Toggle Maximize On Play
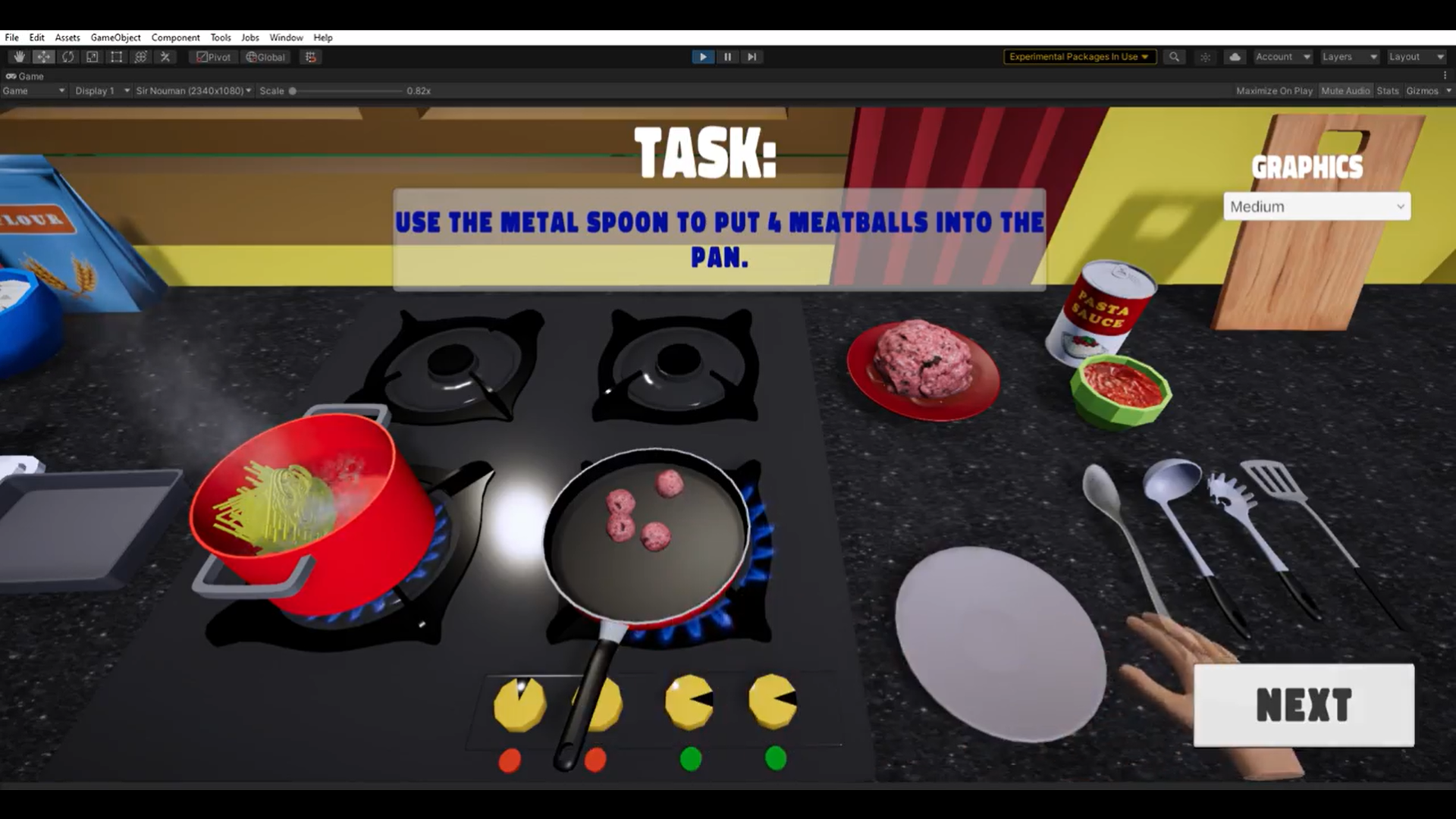1456x819 pixels. (1274, 91)
